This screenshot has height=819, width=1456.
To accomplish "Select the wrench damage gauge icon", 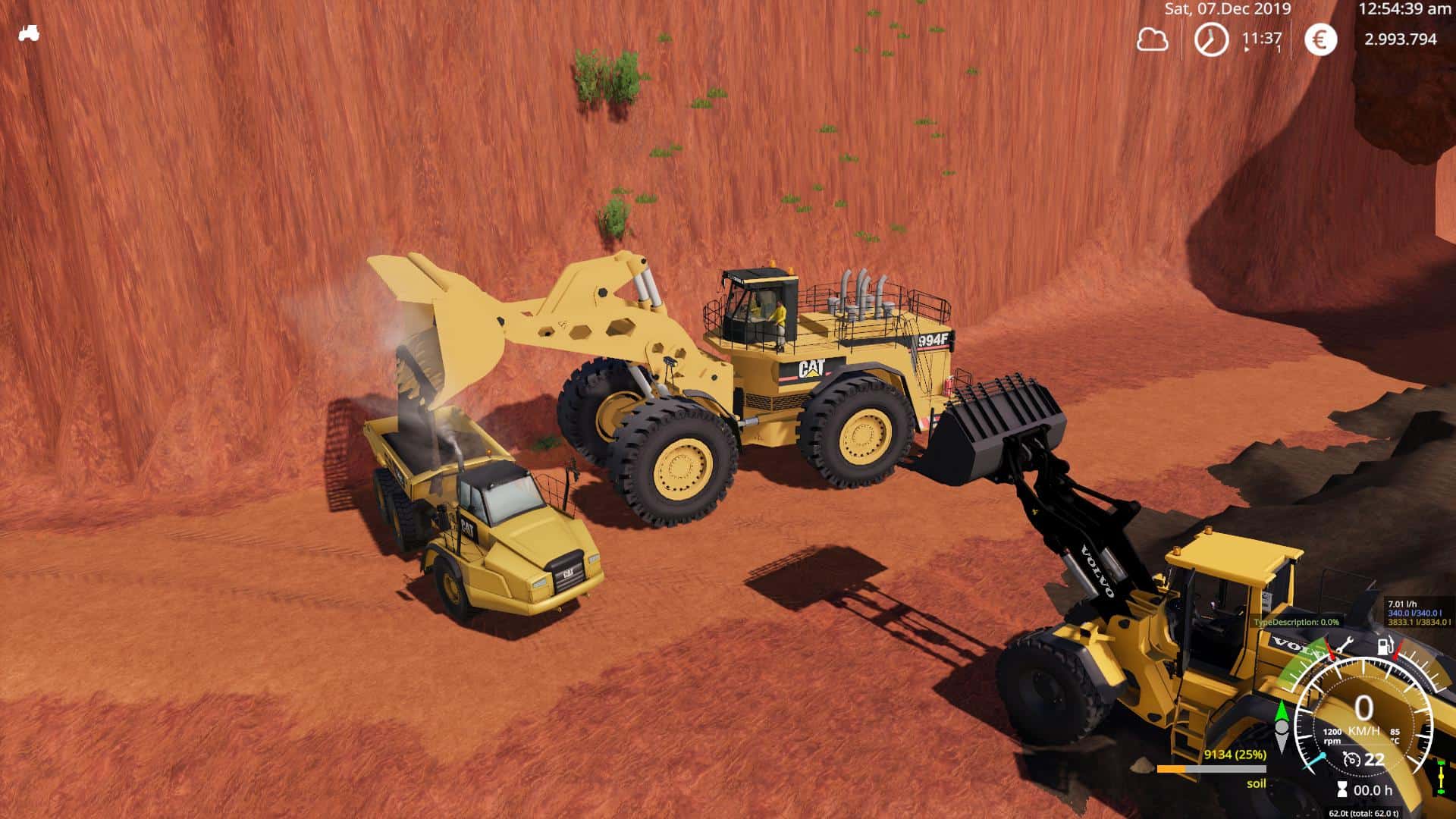I will coord(1345,645).
